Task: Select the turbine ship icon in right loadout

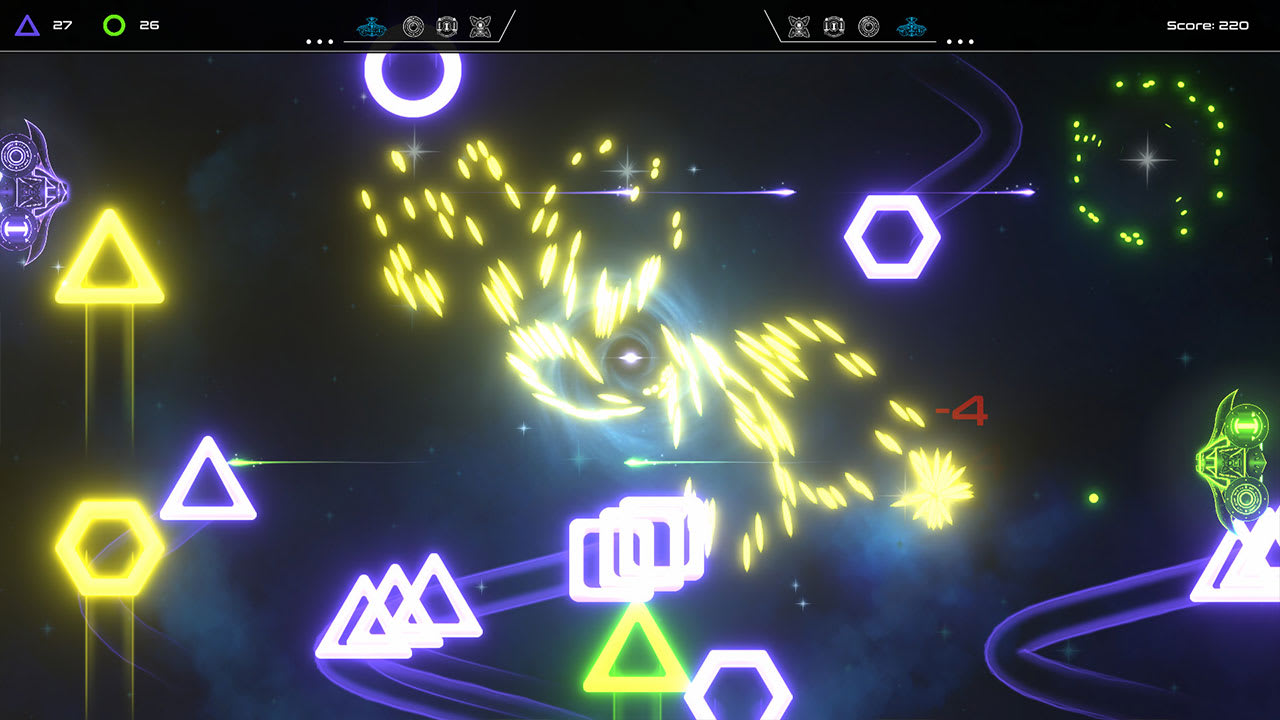Action: [833, 26]
